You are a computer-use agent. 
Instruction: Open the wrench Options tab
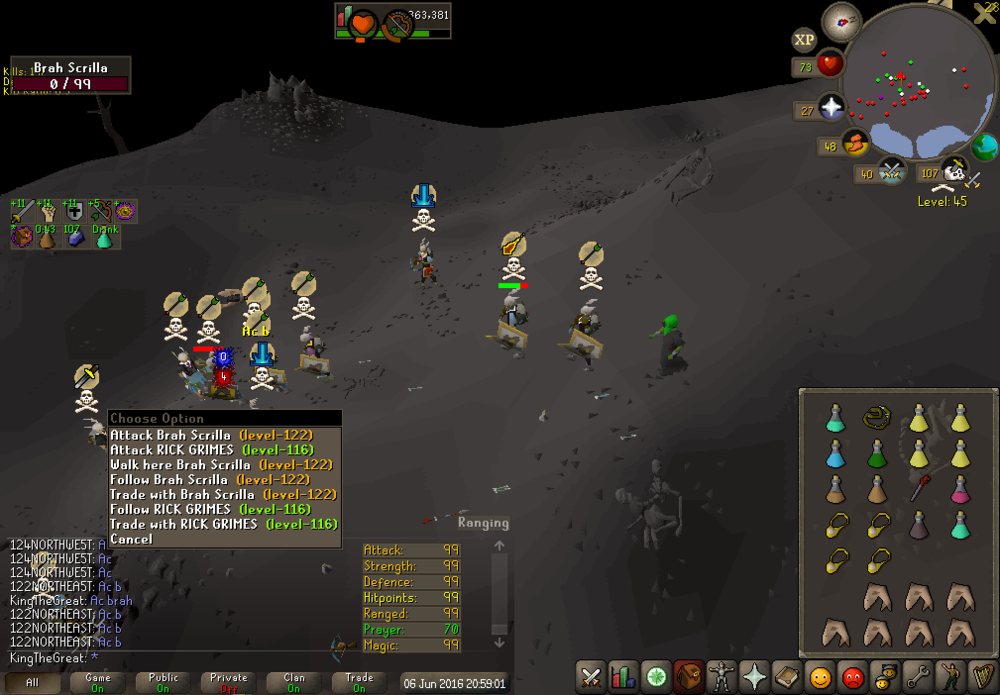click(917, 677)
